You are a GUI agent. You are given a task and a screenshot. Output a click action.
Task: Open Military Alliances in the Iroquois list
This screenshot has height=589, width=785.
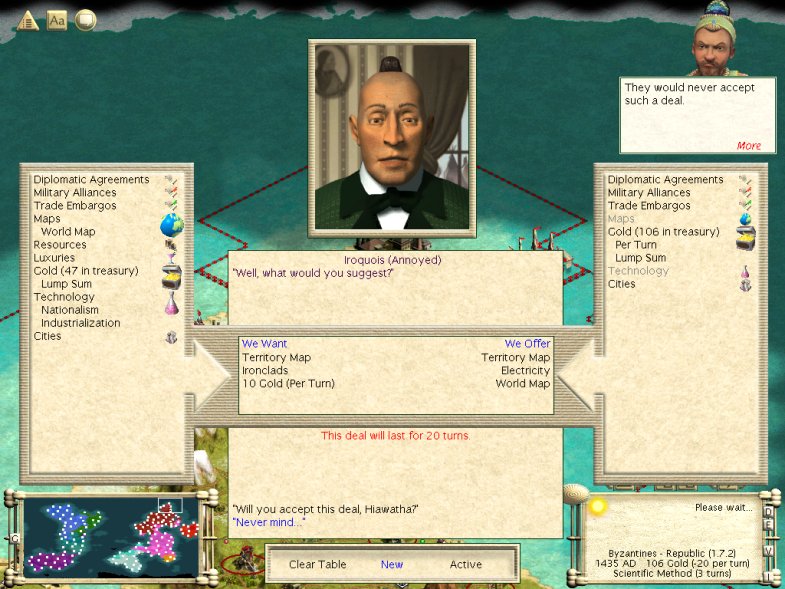[x=75, y=193]
